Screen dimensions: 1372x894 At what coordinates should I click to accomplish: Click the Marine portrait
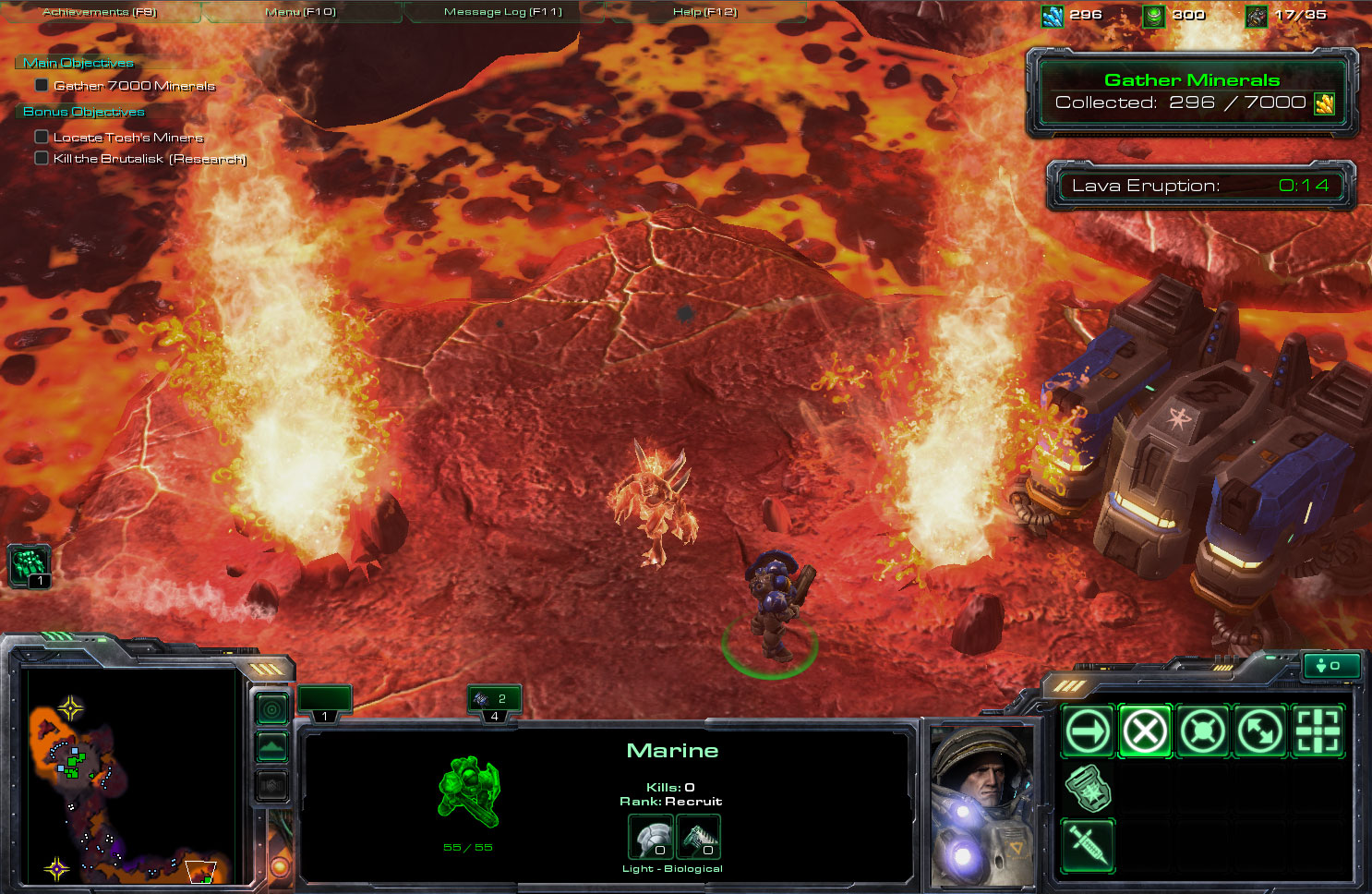981,803
